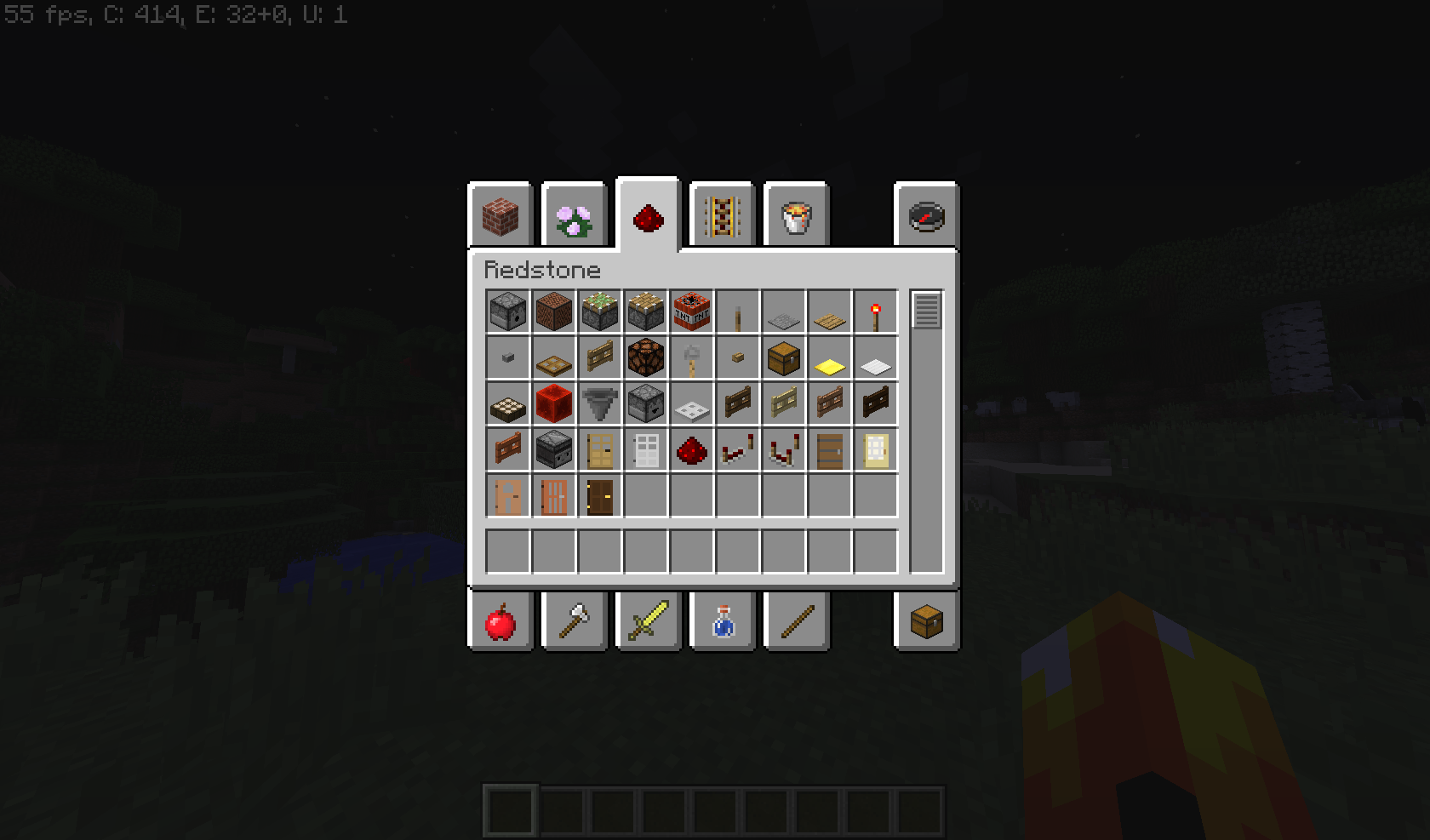The image size is (1430, 840).
Task: Grab the Redstone Torch item
Action: [x=875, y=311]
